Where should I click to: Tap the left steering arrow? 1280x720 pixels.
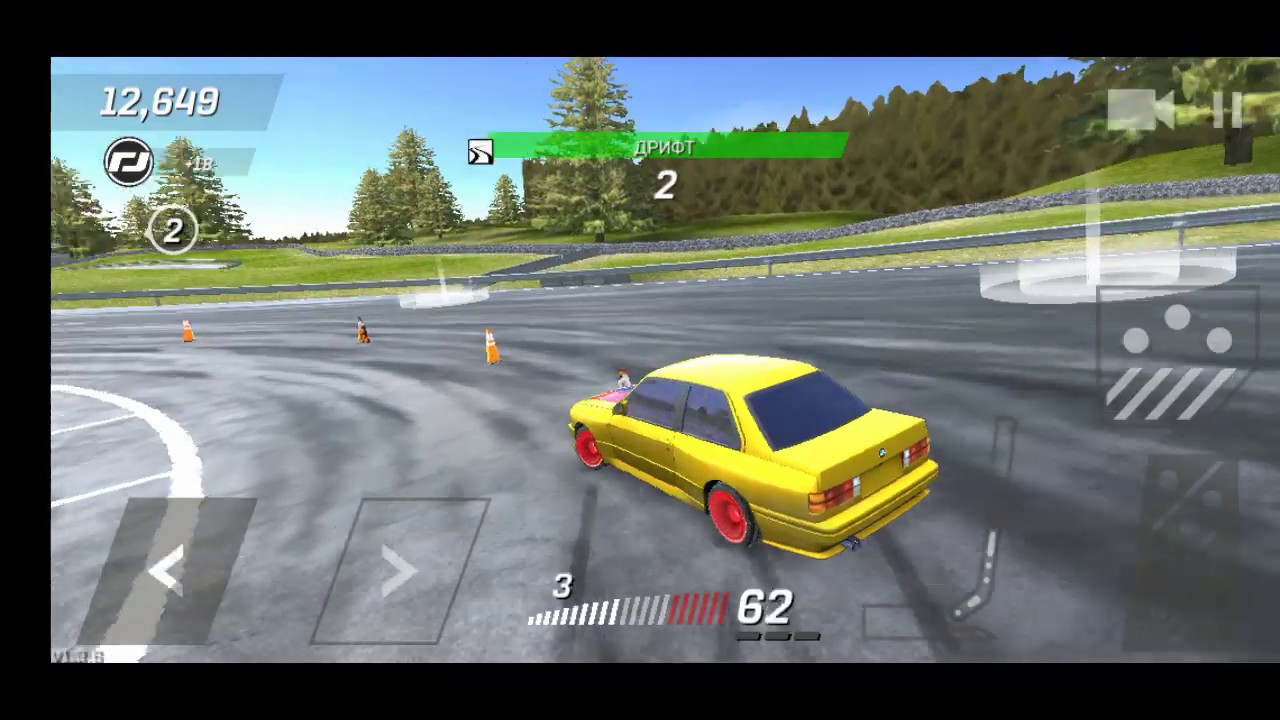click(167, 571)
